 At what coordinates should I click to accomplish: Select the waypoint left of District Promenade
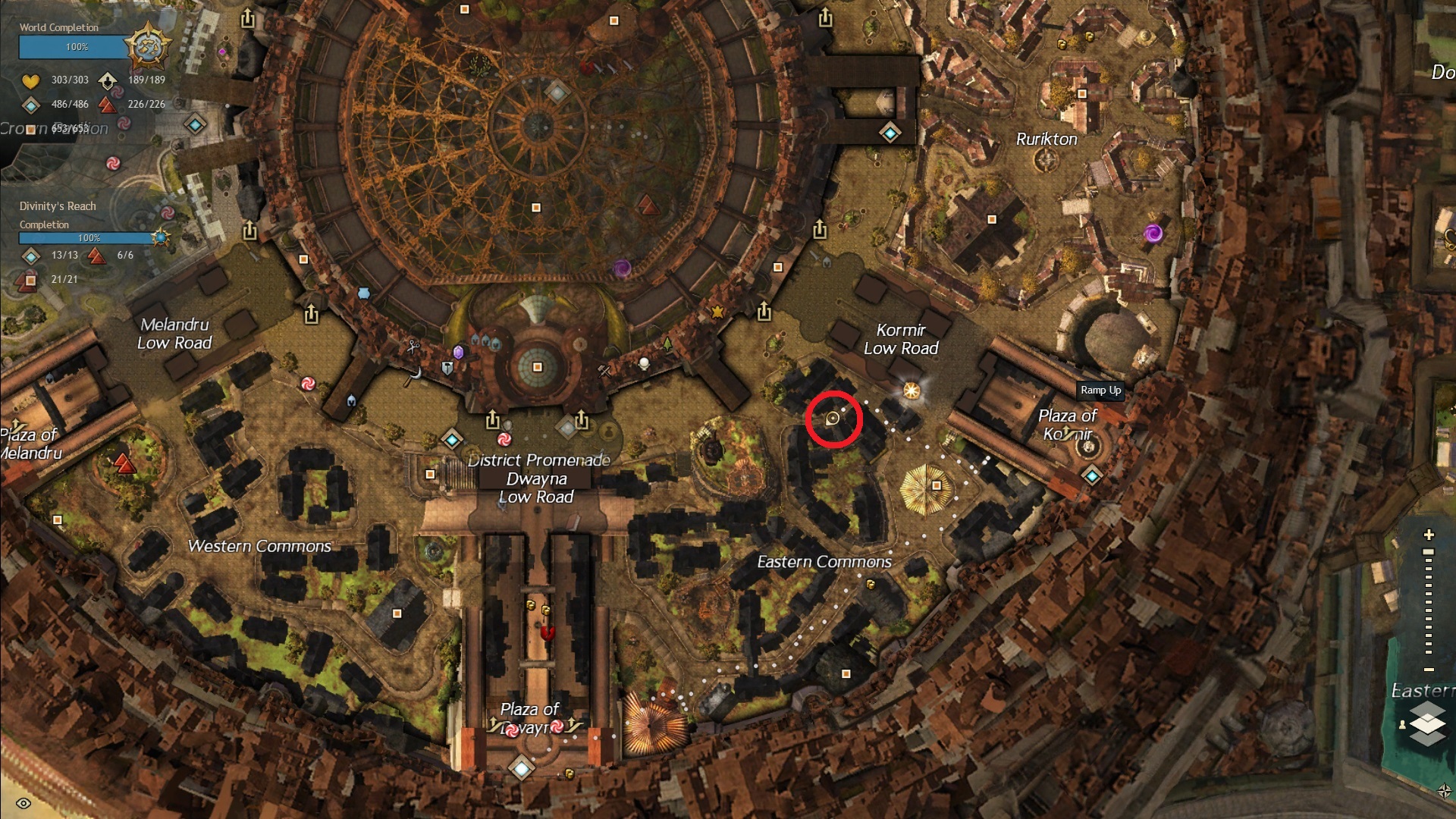point(453,439)
